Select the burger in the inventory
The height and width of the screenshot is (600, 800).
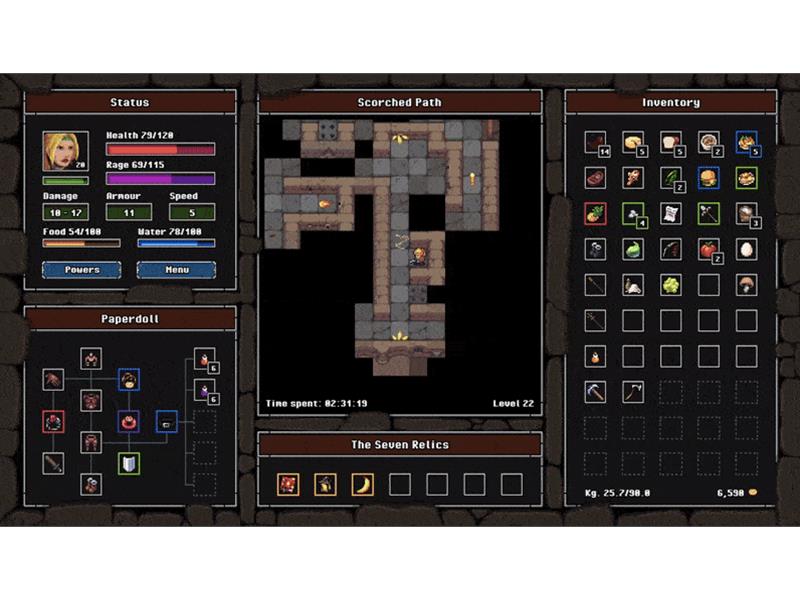[708, 178]
